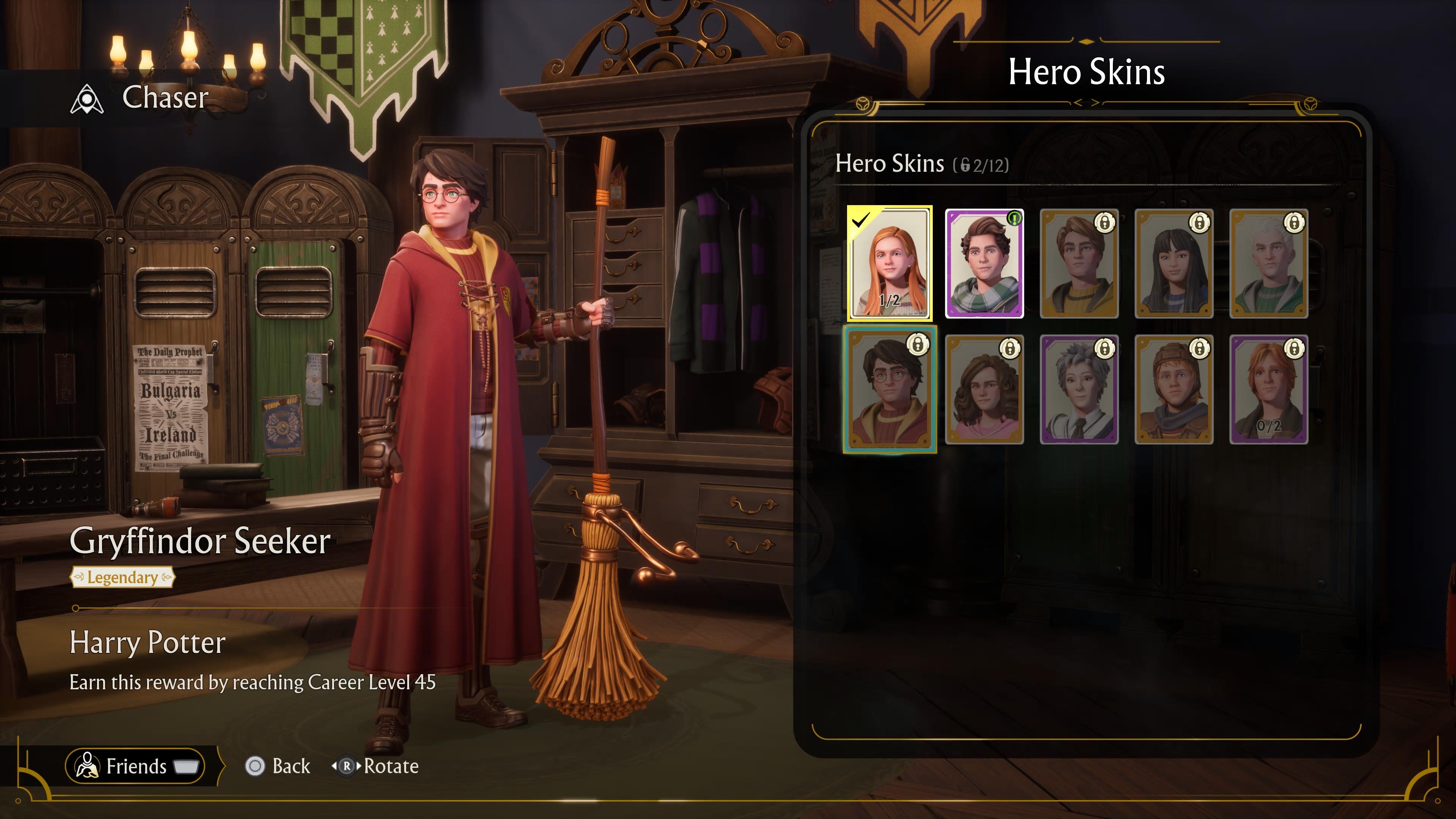Click the left rotate arrow next to R icon
Screen dimensions: 1456x819
point(334,766)
